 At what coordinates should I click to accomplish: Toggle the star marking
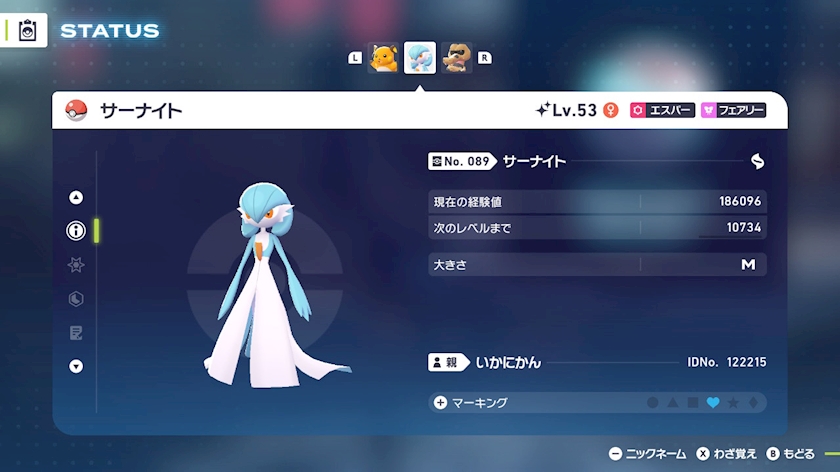pos(733,403)
